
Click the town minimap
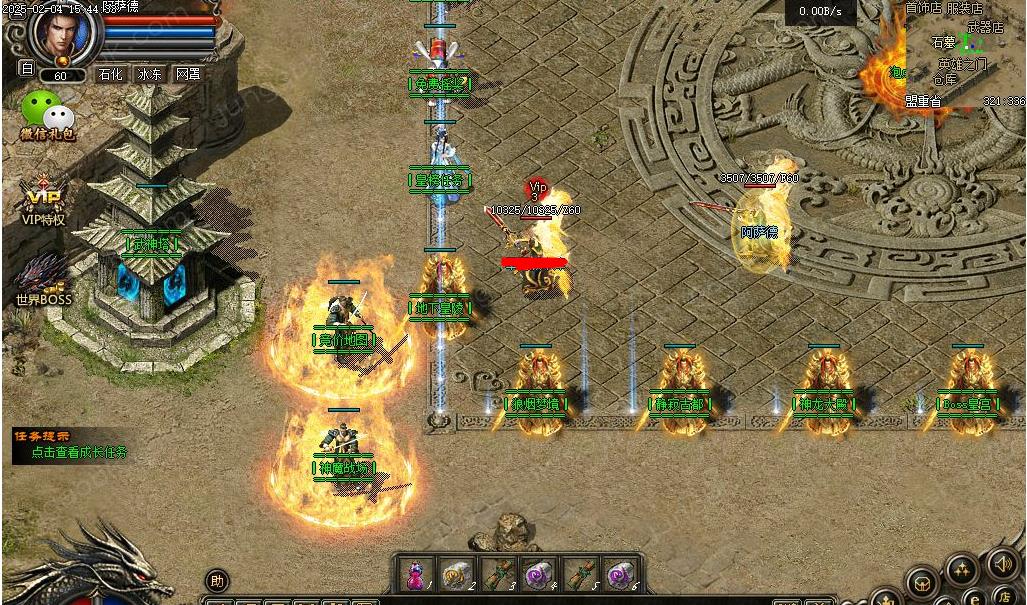click(965, 53)
